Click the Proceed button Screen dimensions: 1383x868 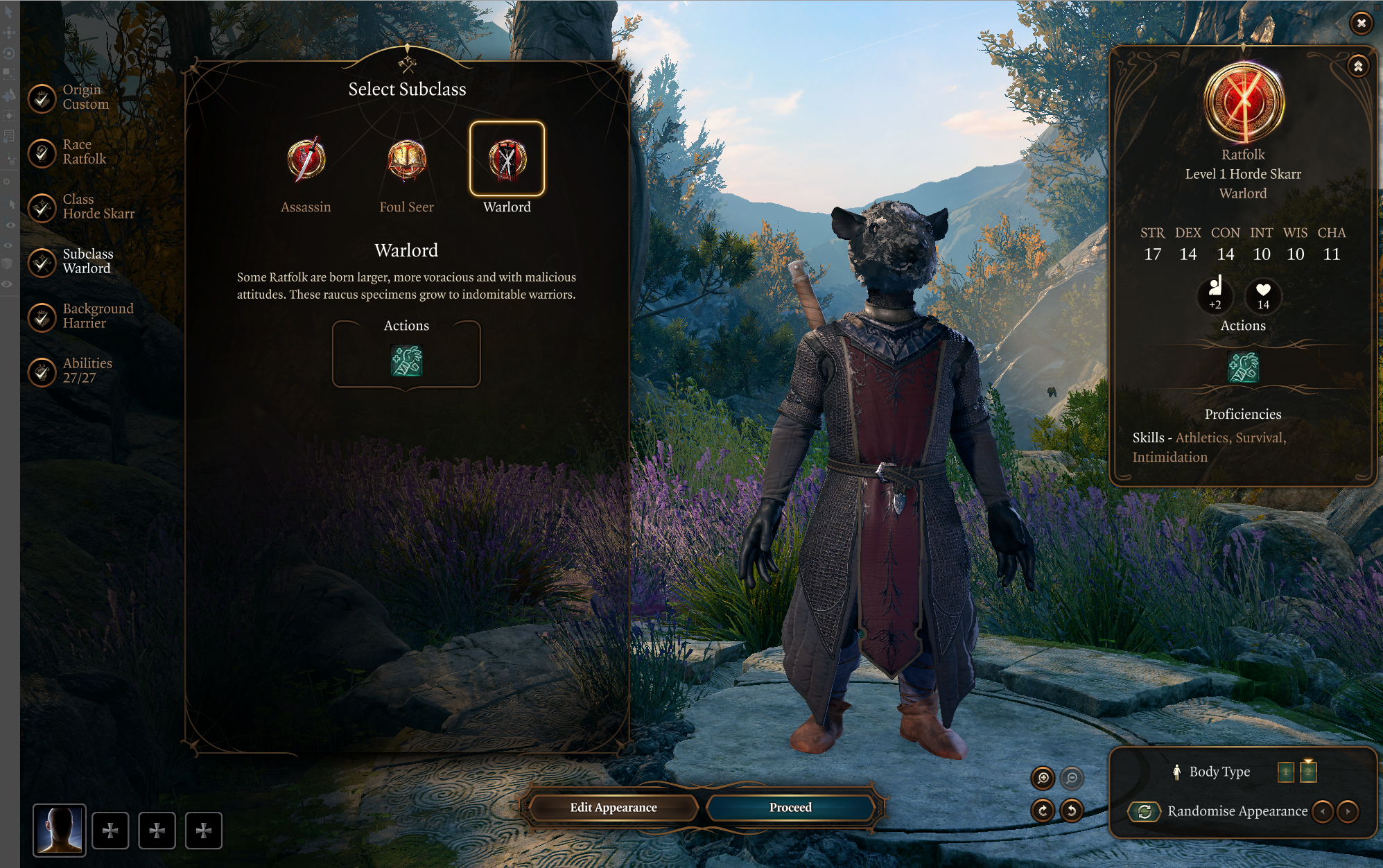790,808
